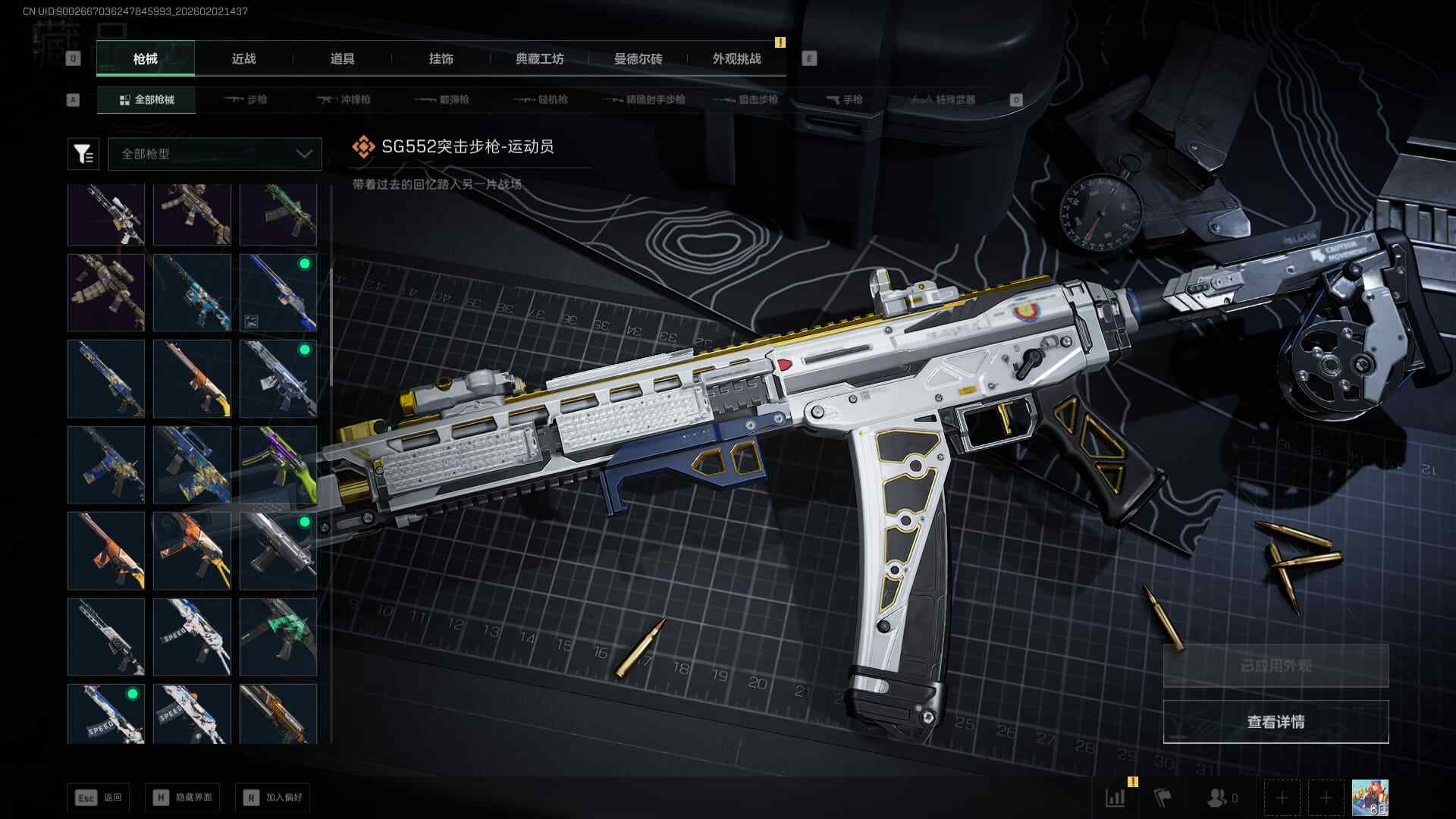
Task: Open the 典藏工坊 workshop tab
Action: (539, 59)
